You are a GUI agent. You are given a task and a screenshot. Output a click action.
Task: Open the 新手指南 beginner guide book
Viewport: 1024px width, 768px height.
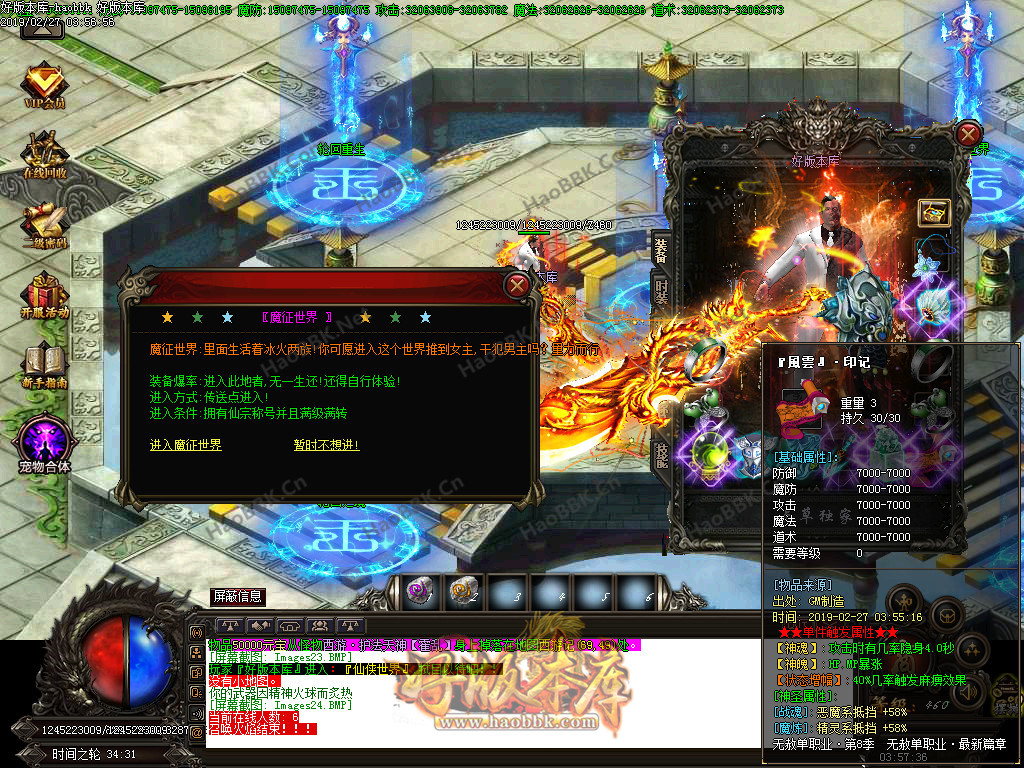coord(43,366)
